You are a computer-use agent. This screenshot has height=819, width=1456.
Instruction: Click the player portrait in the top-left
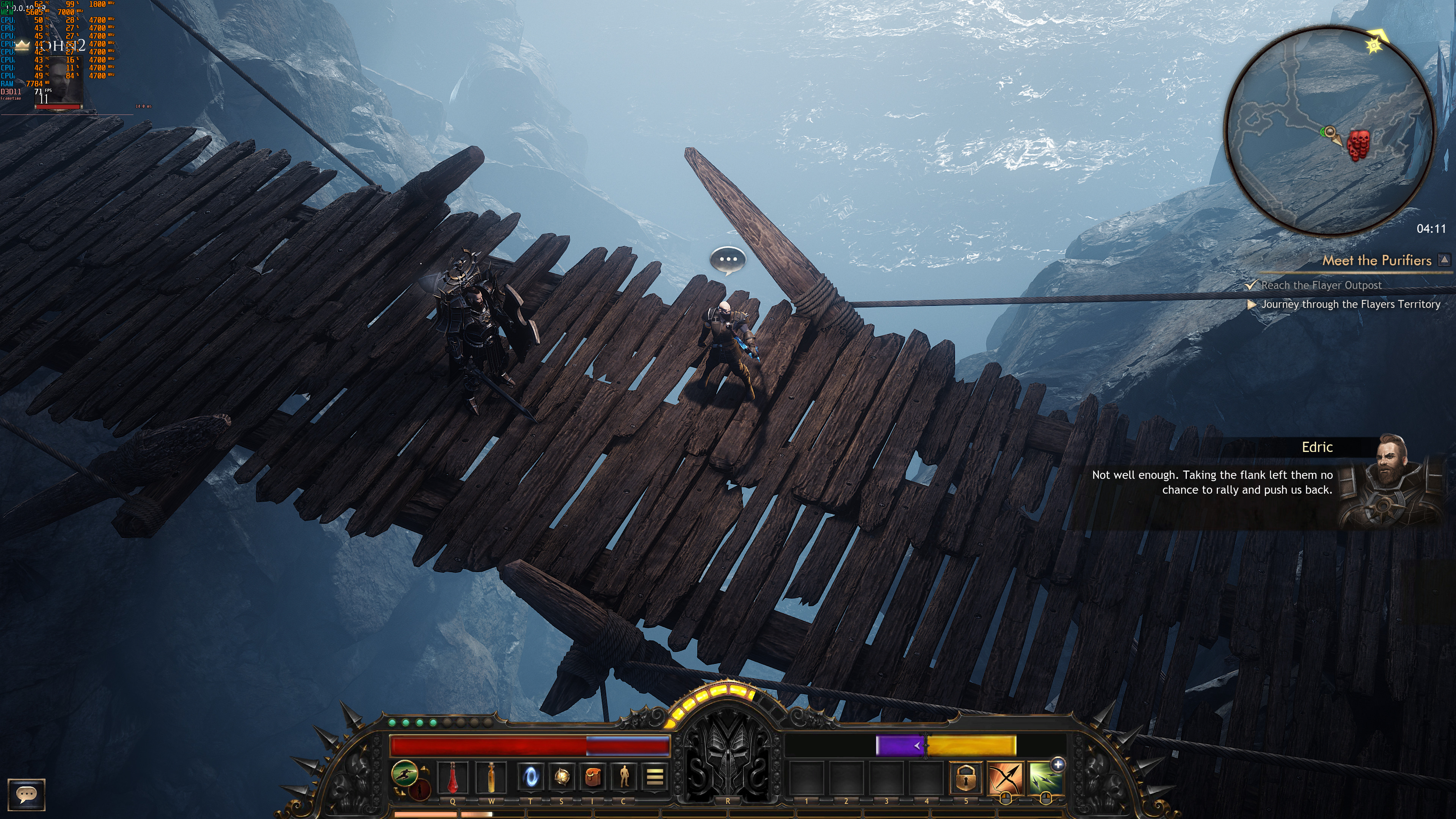pyautogui.click(x=60, y=82)
